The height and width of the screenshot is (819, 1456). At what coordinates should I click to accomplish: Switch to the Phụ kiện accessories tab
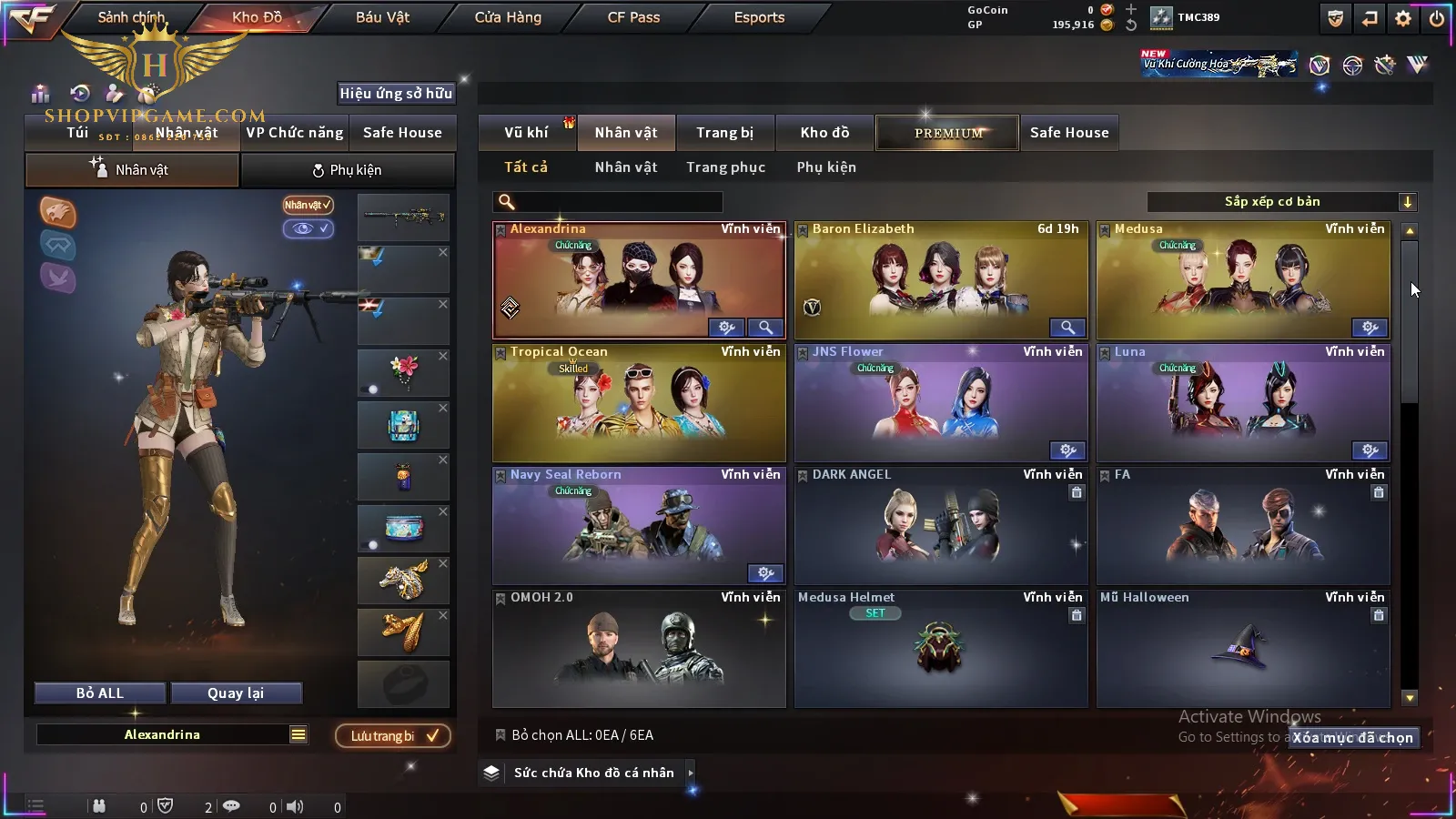click(347, 170)
